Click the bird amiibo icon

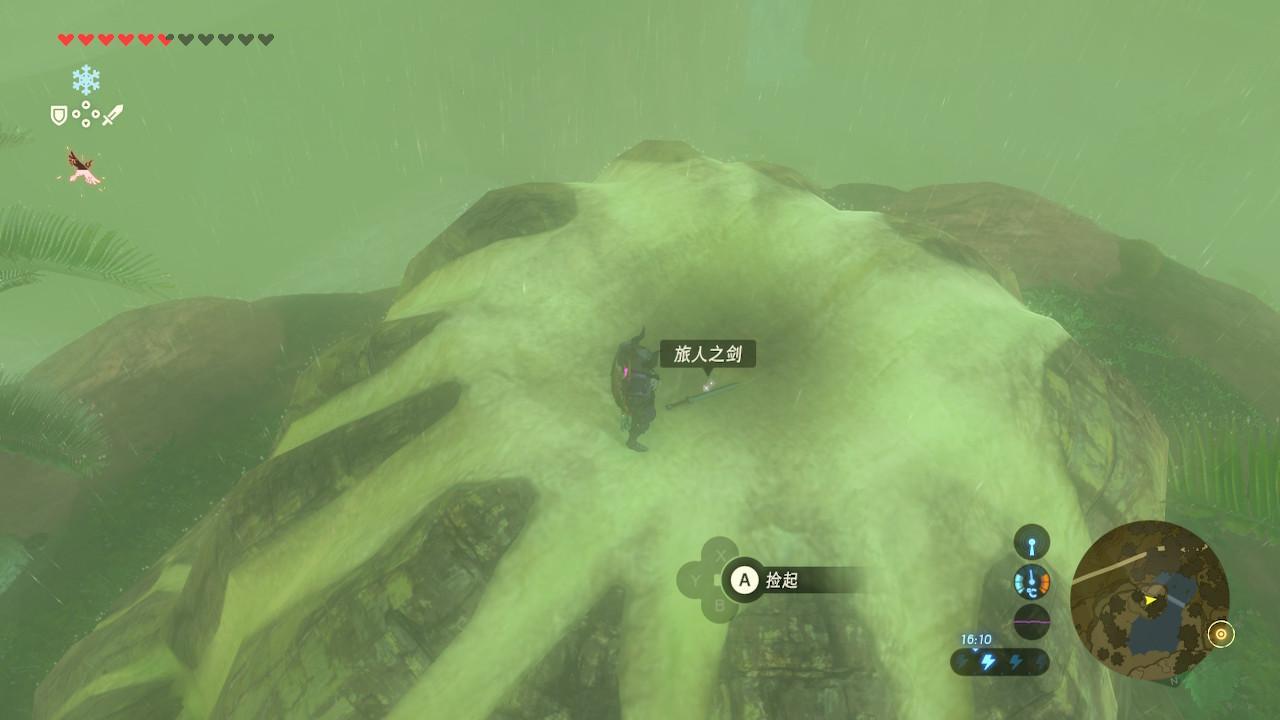[84, 167]
